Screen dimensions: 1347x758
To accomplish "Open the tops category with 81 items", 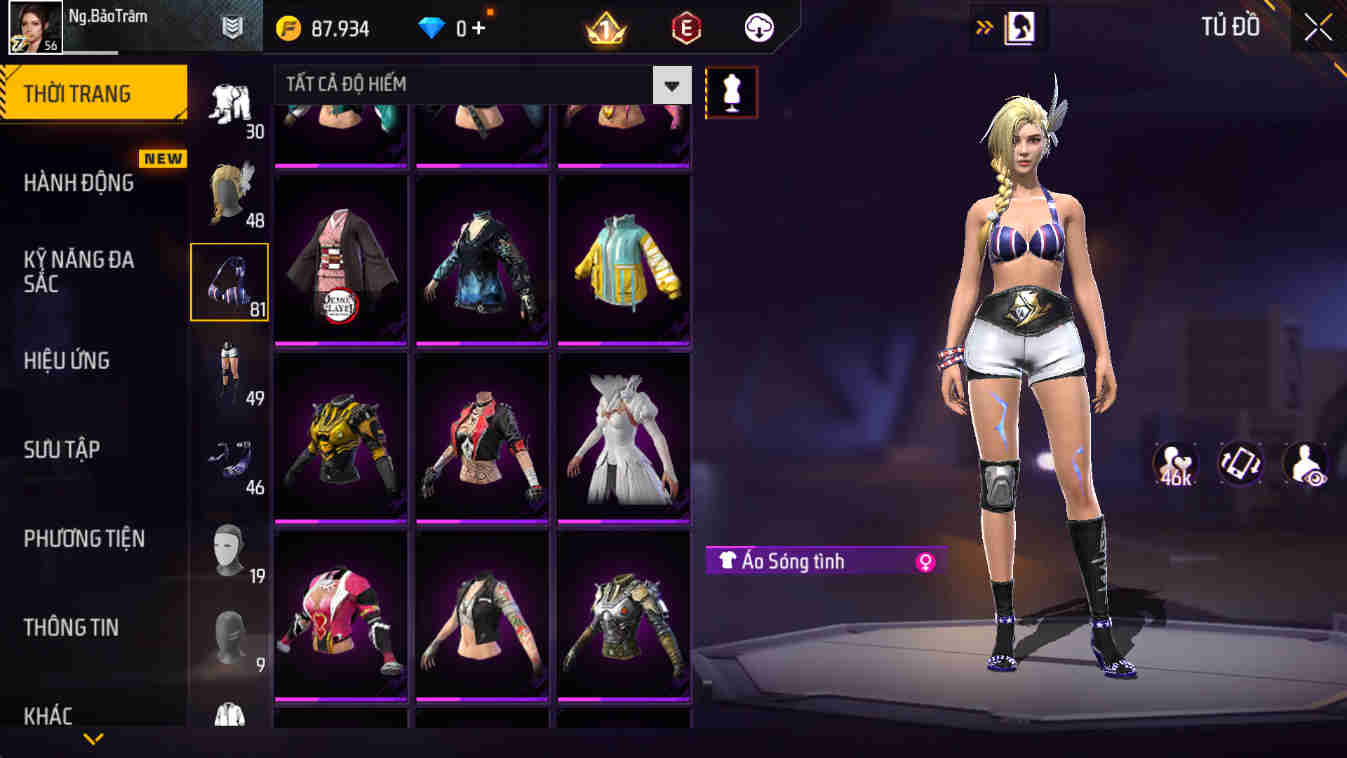I will (231, 280).
